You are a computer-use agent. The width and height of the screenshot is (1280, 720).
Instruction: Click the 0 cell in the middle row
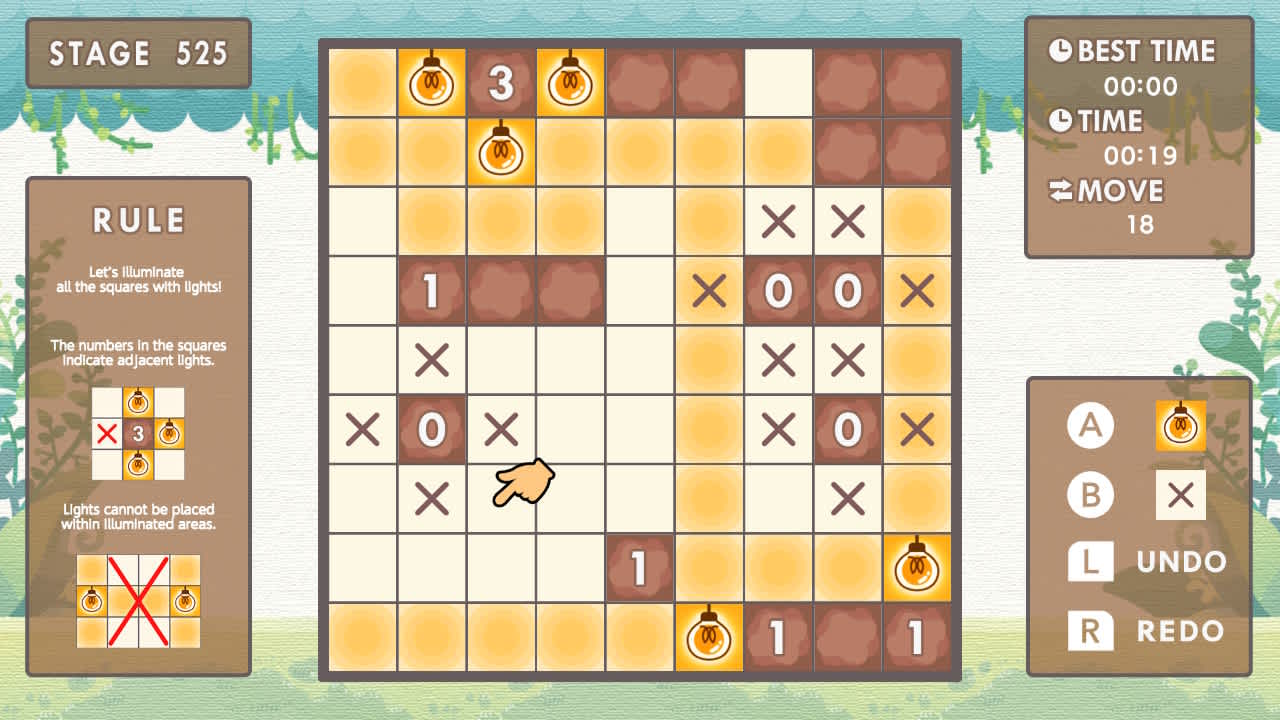pos(432,430)
